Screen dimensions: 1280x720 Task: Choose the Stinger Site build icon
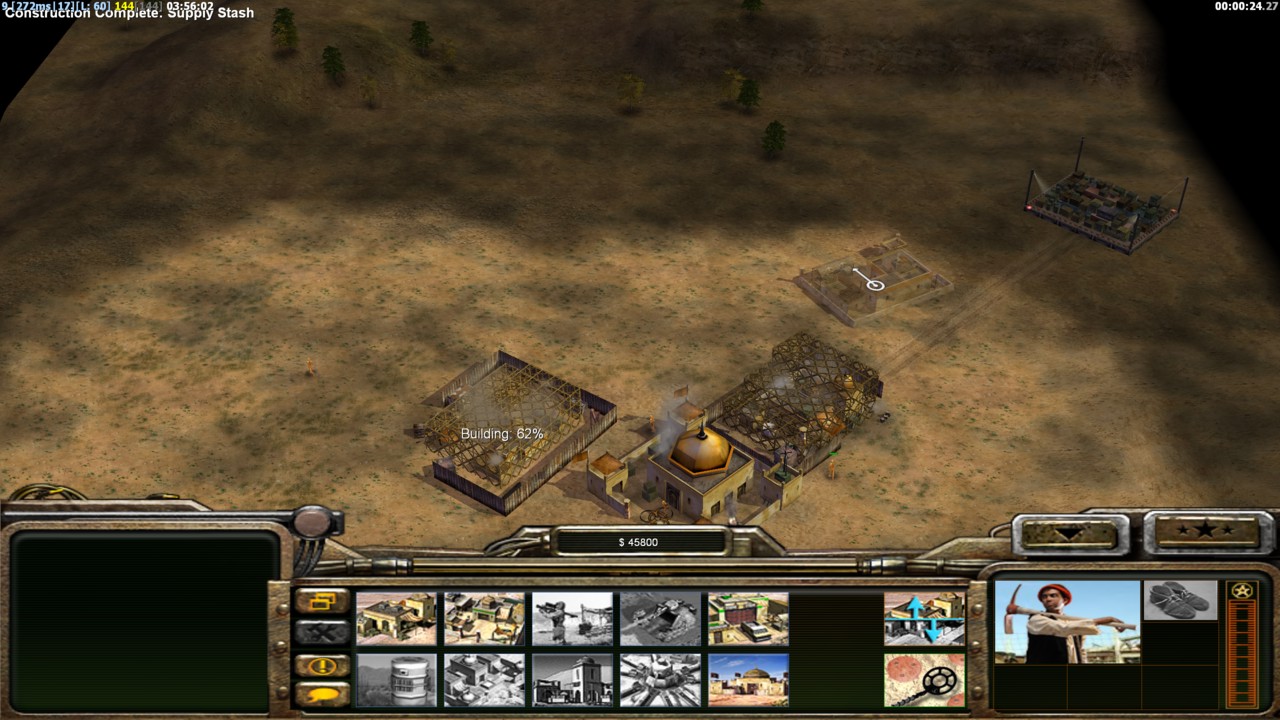[x=572, y=618]
